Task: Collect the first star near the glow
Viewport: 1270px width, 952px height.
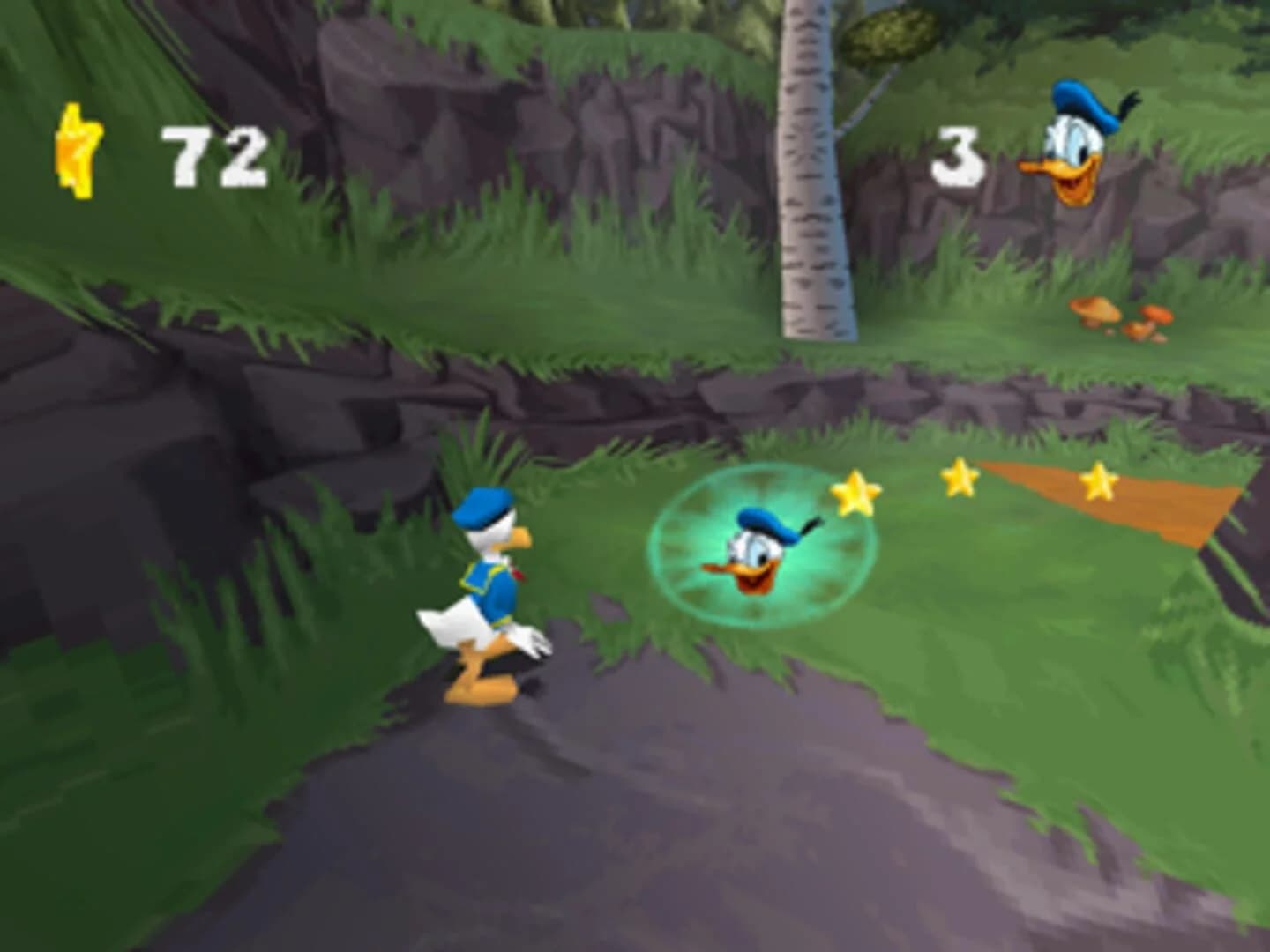Action: coord(854,494)
